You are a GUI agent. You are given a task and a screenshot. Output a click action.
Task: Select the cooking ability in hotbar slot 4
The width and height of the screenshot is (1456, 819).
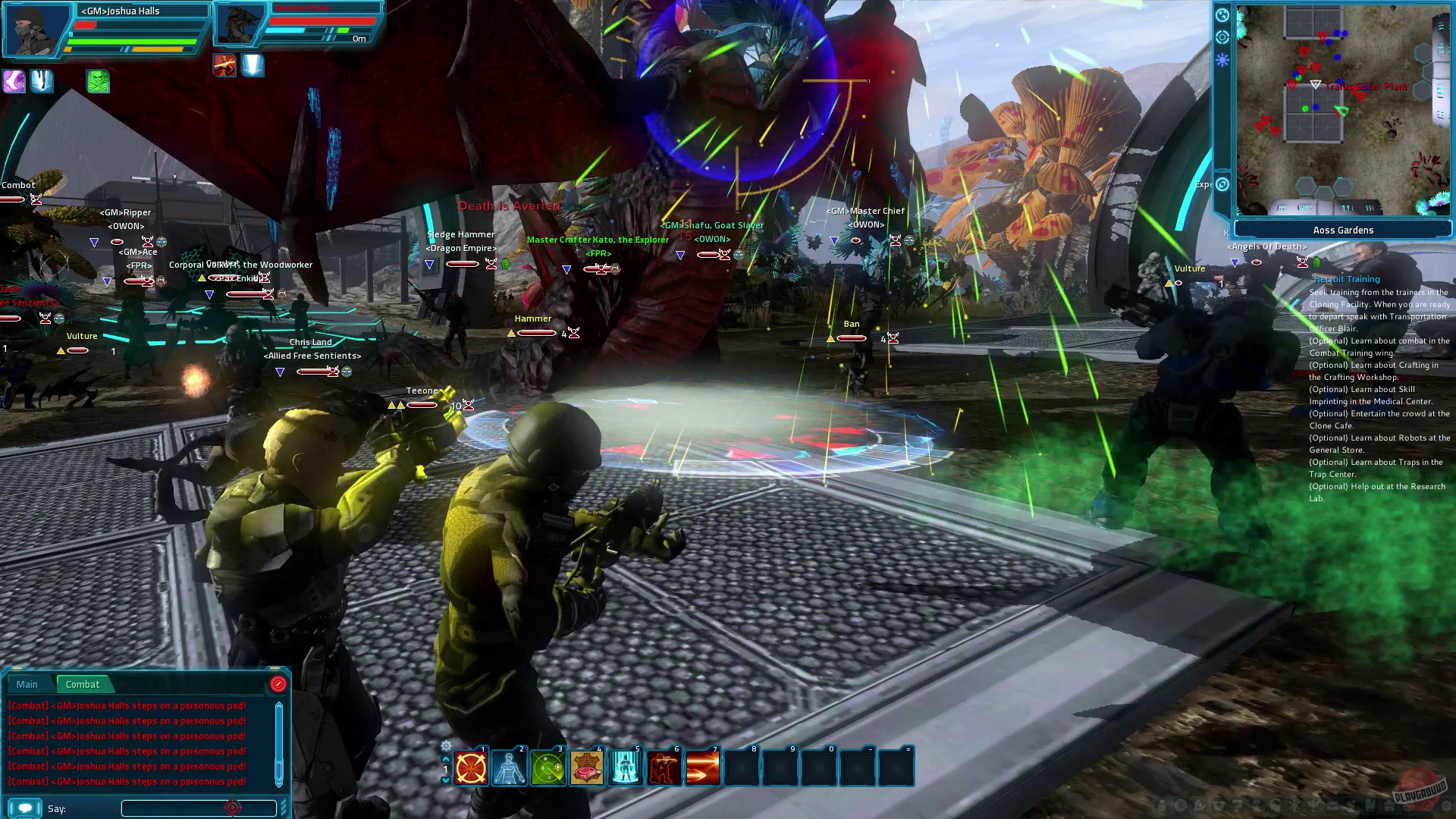586,768
